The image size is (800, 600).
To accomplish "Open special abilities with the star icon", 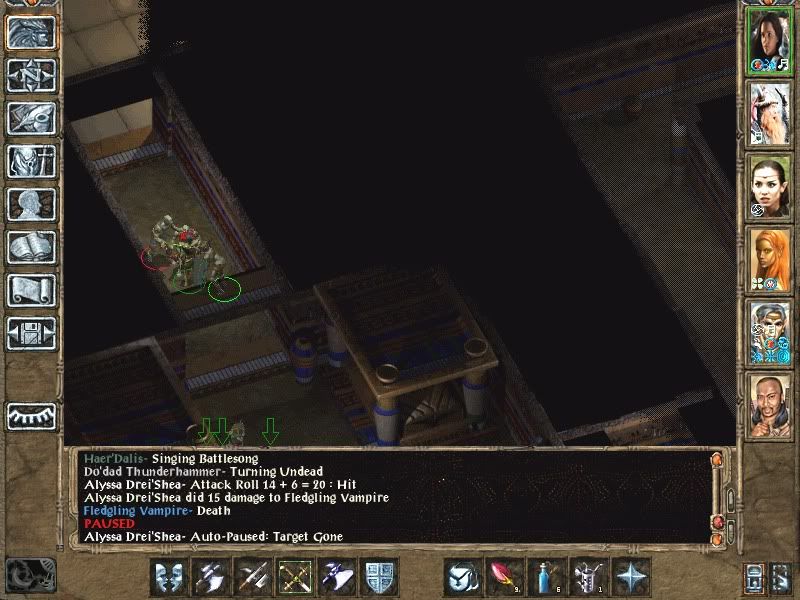I will (x=632, y=577).
